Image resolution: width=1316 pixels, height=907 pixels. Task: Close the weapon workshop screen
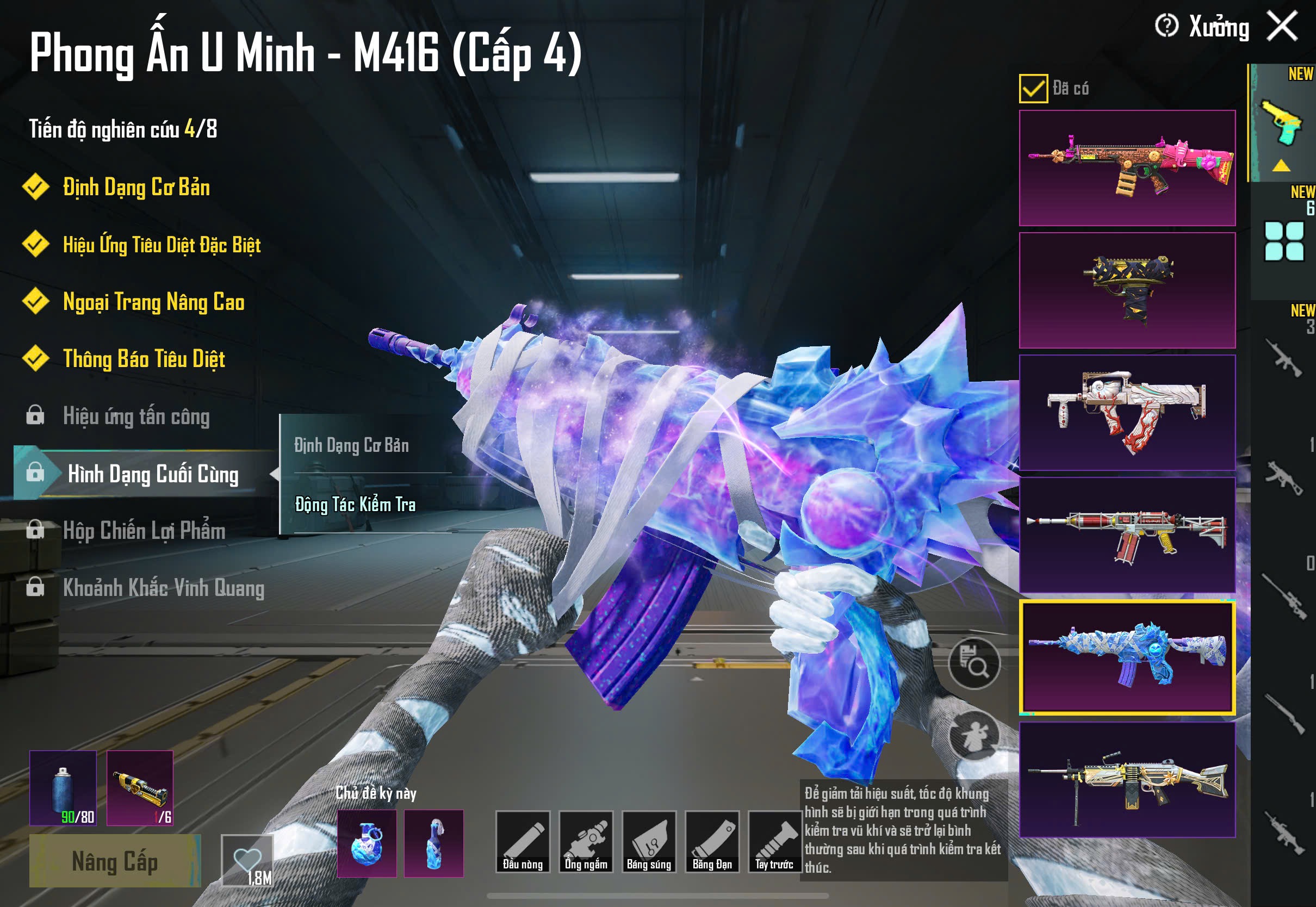pyautogui.click(x=1282, y=26)
